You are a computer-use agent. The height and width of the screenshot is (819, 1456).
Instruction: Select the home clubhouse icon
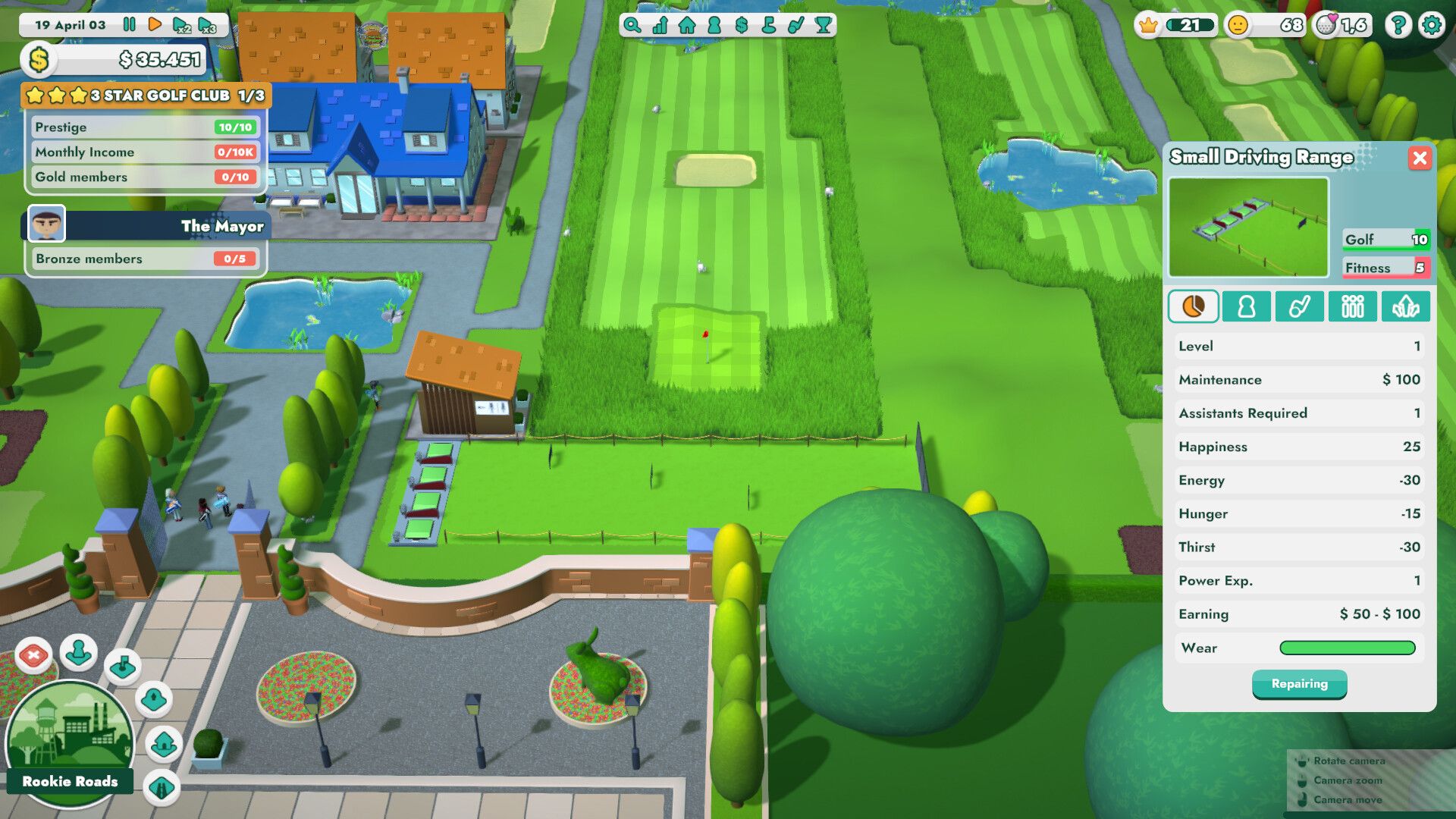(686, 24)
